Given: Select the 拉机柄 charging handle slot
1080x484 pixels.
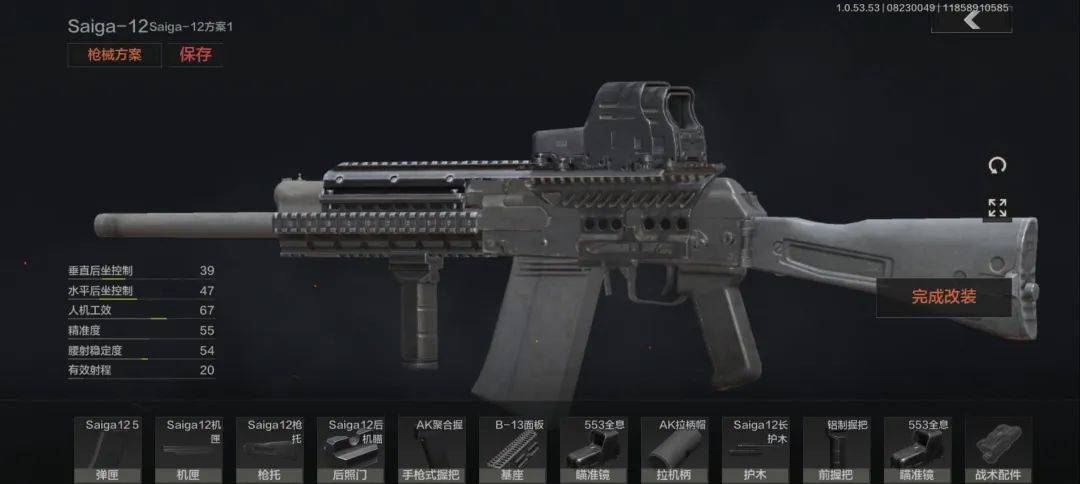Looking at the screenshot, I should tap(680, 450).
